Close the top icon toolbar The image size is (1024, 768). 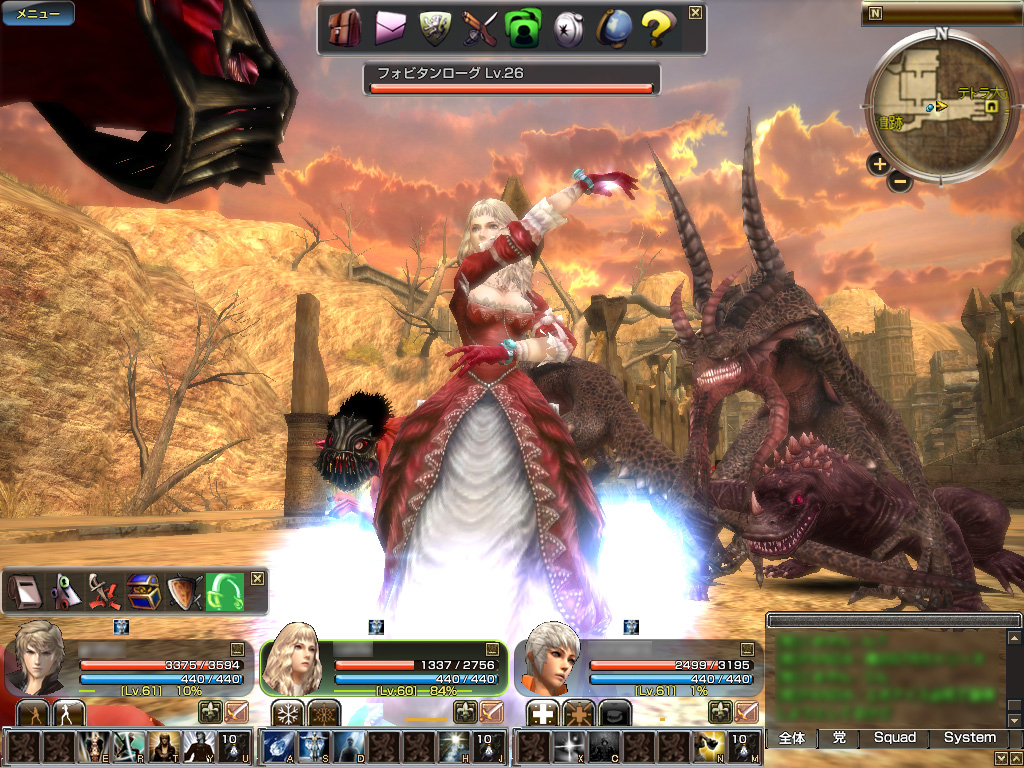coord(695,13)
